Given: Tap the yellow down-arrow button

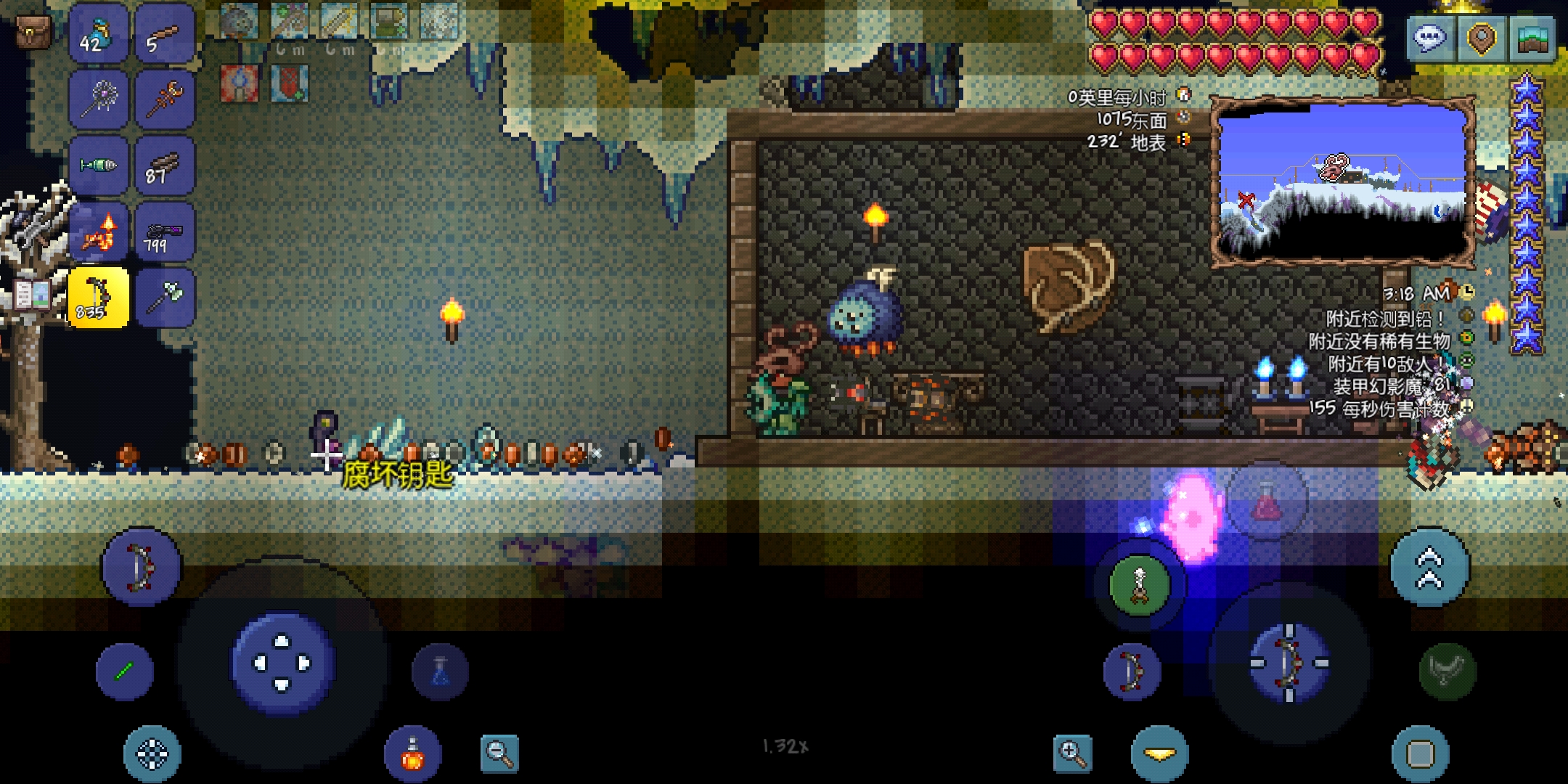Looking at the screenshot, I should pyautogui.click(x=1159, y=755).
